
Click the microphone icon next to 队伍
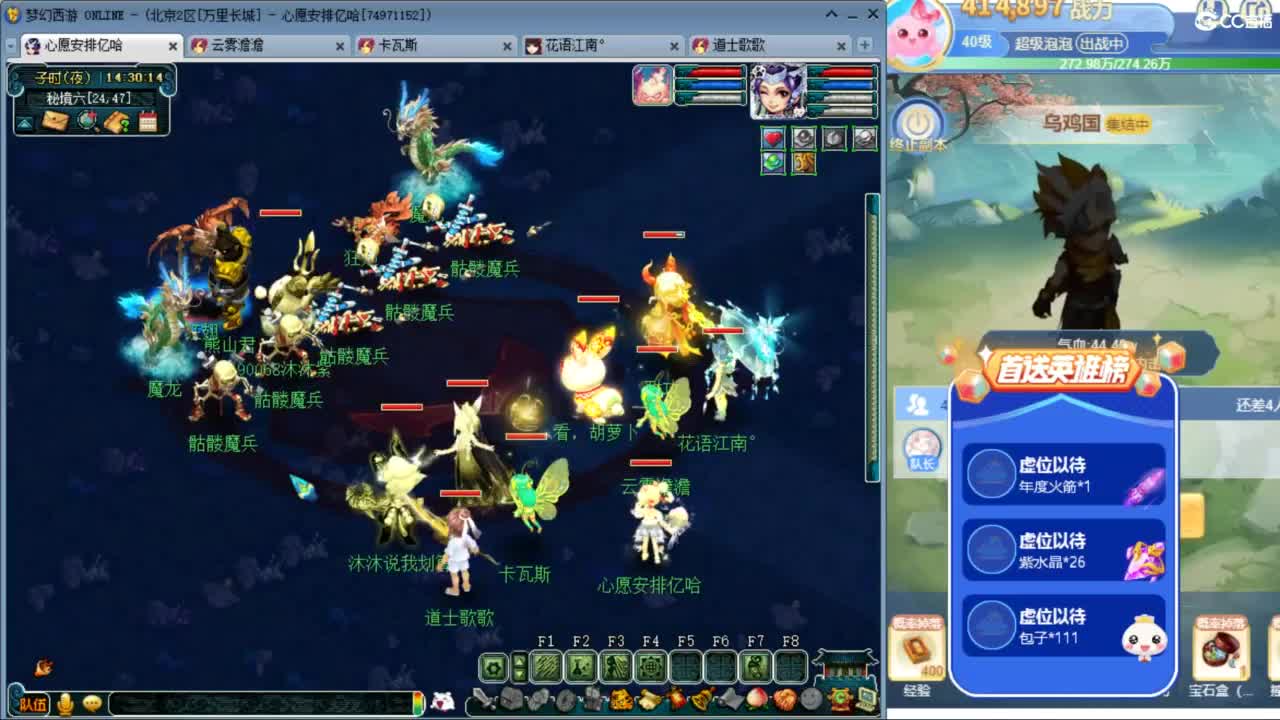(x=64, y=703)
